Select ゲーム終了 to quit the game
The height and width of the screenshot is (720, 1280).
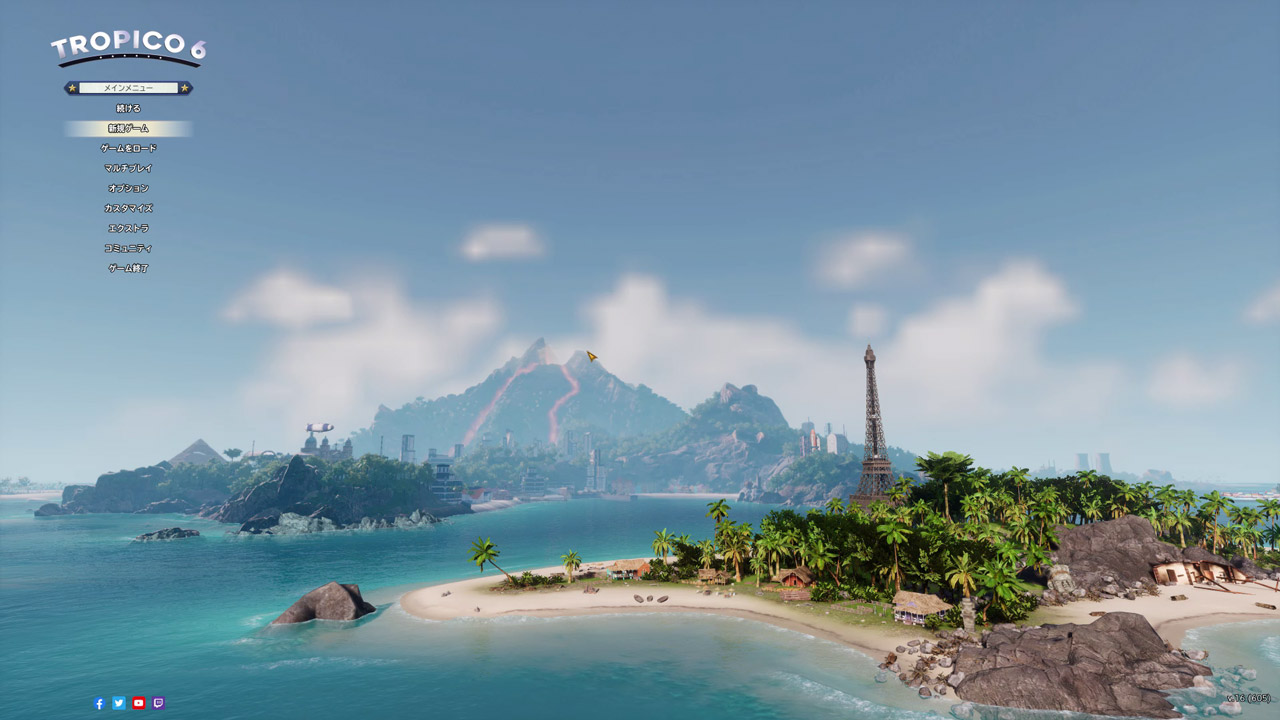128,268
